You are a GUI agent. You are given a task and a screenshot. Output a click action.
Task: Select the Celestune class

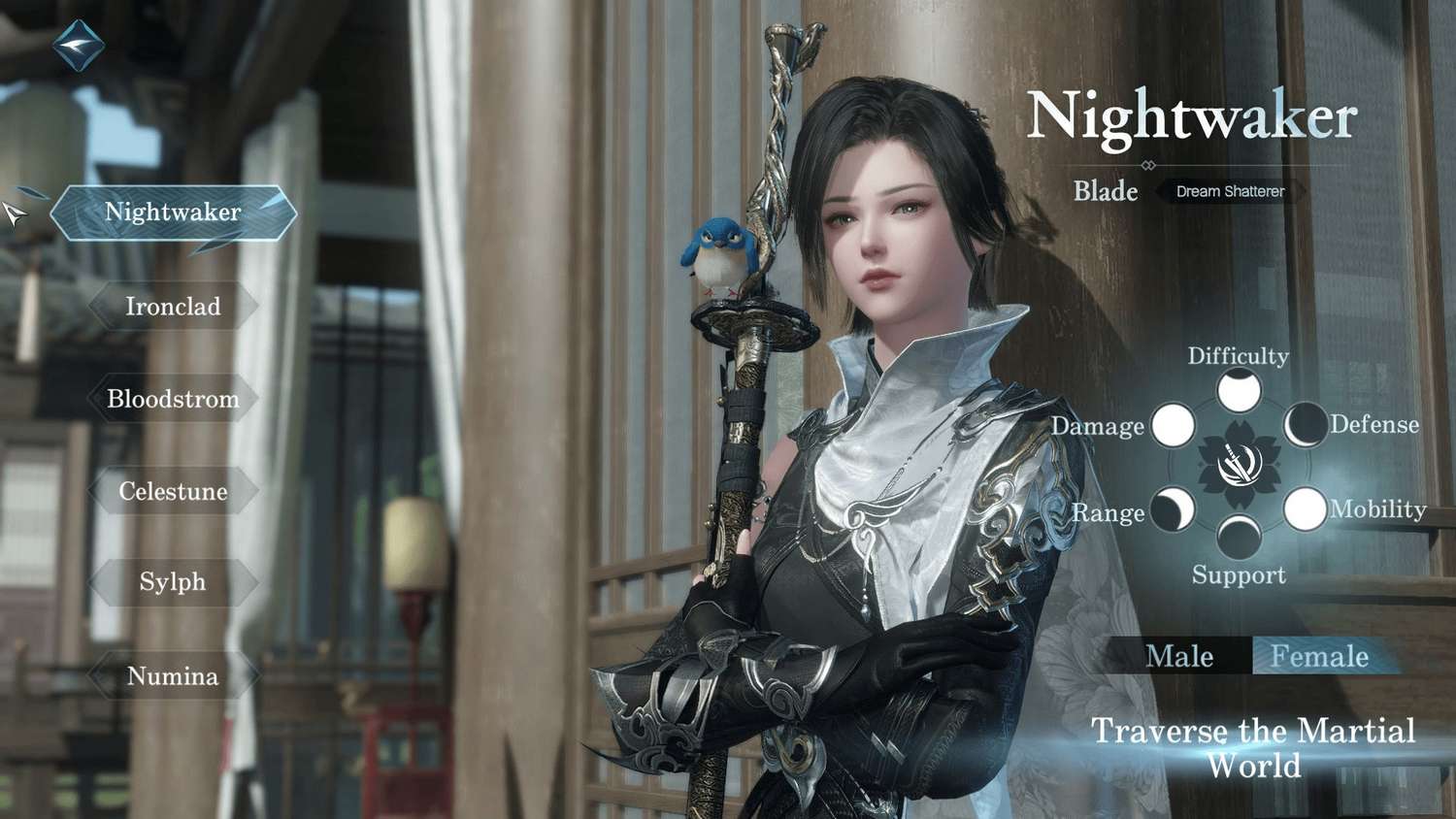coord(173,491)
